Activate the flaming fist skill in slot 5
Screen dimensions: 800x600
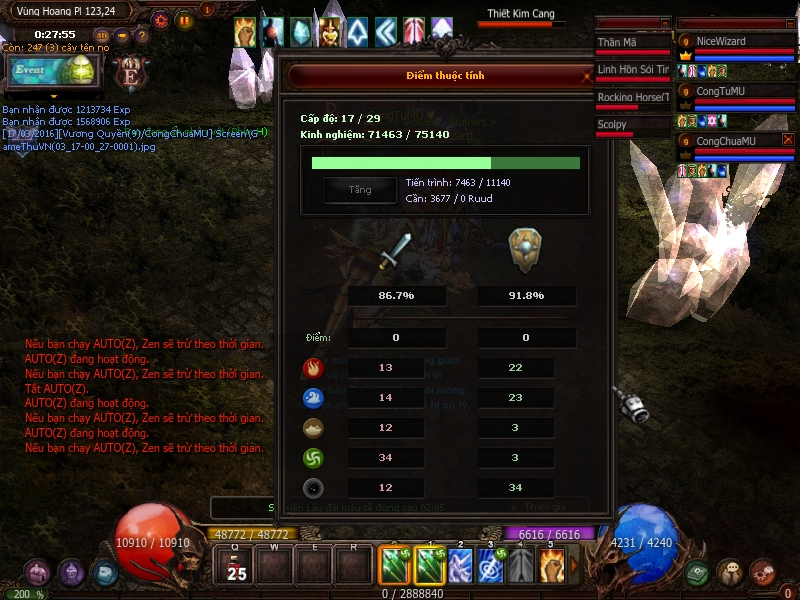point(552,566)
